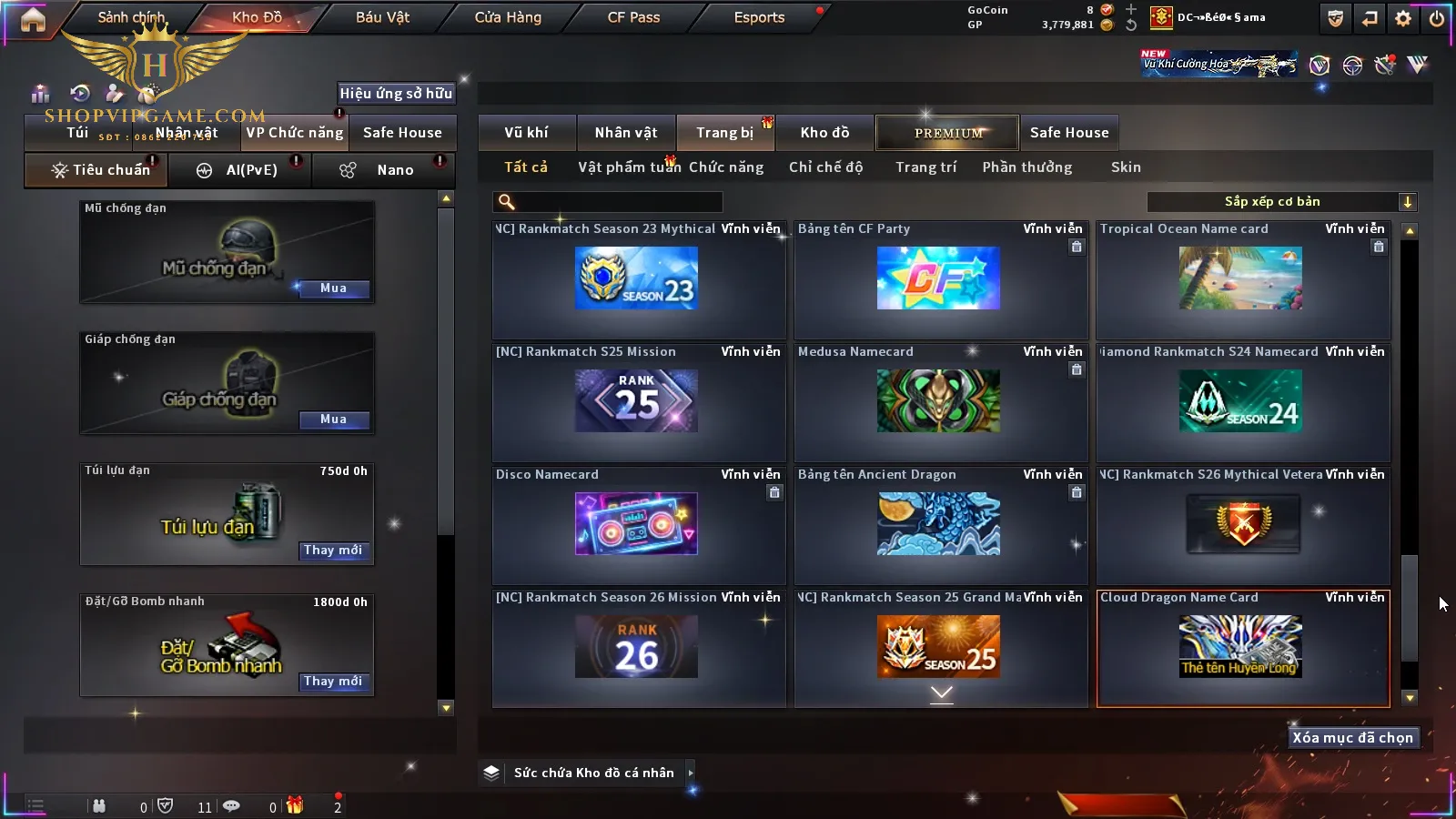Open the Sắp xếp cơ bản sort dropdown

coord(1281,202)
